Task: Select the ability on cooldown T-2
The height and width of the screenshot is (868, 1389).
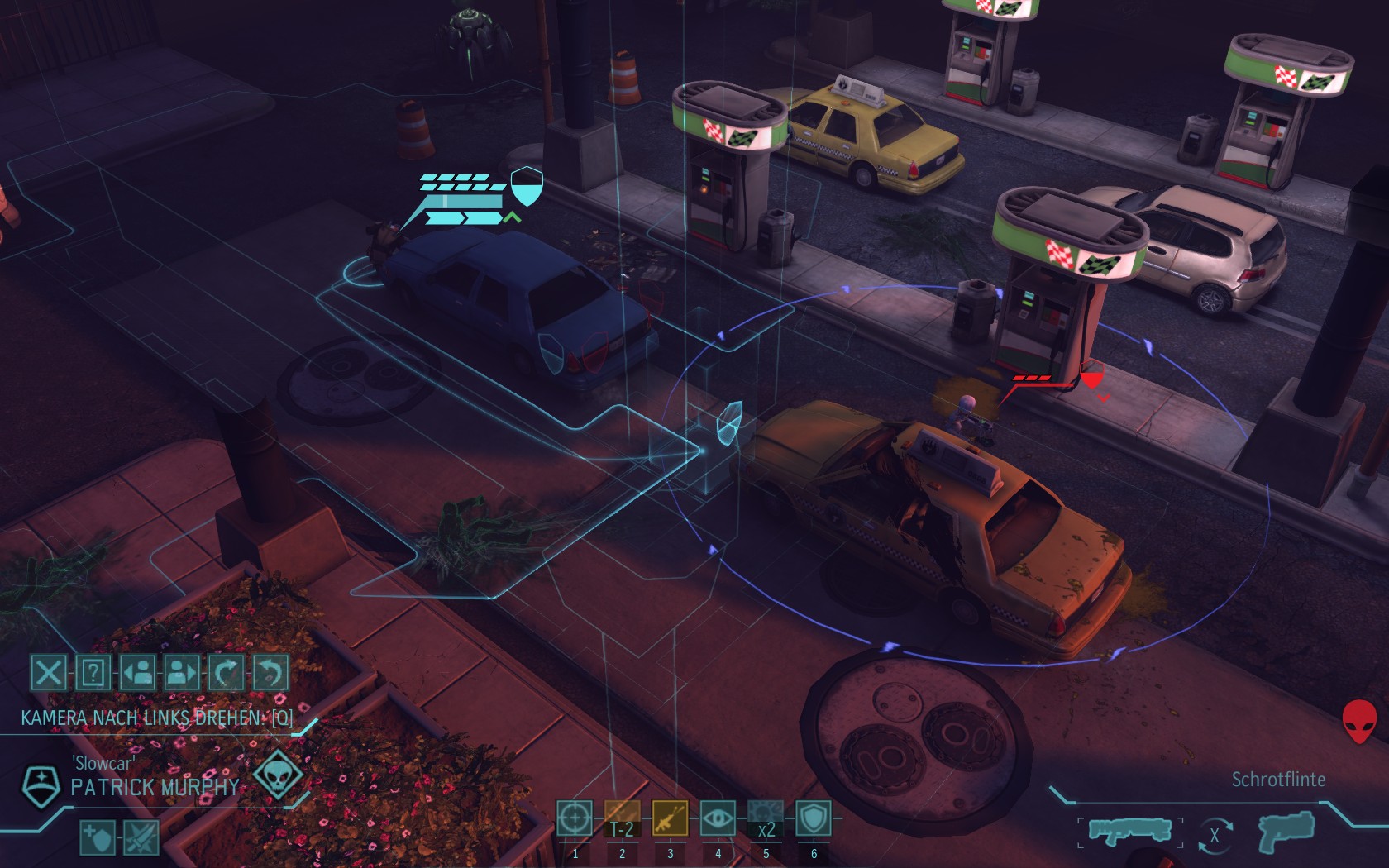Action: click(623, 818)
